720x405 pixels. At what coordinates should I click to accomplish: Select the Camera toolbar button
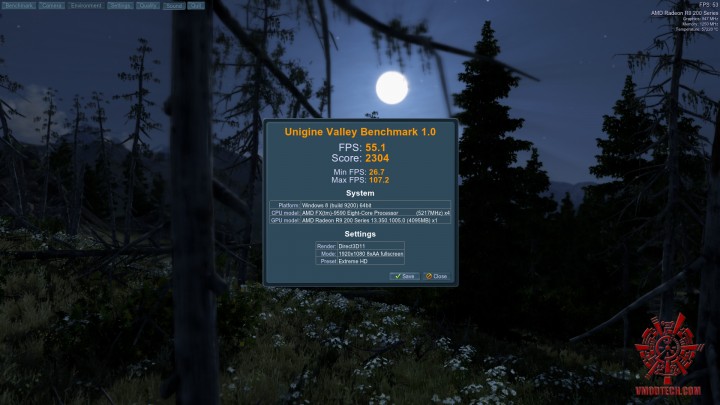coord(51,5)
